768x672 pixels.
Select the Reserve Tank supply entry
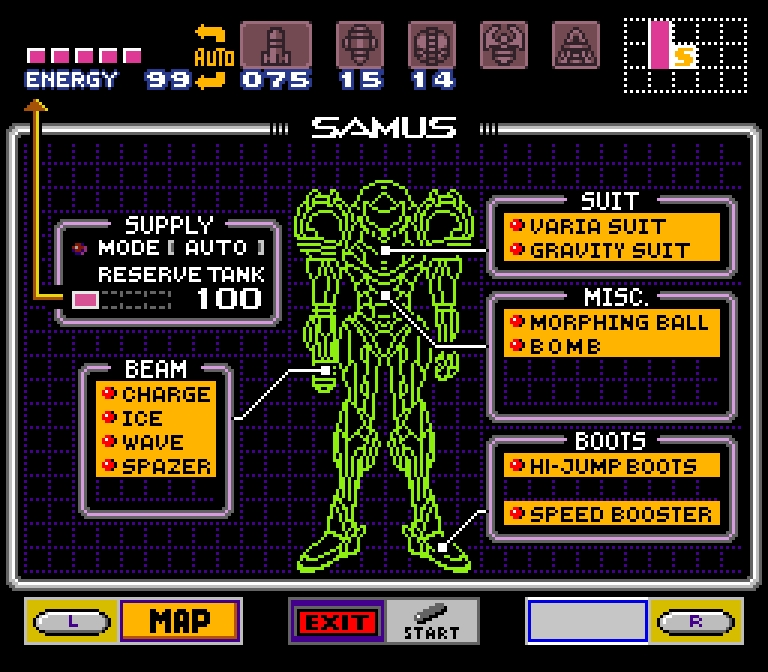pos(180,274)
